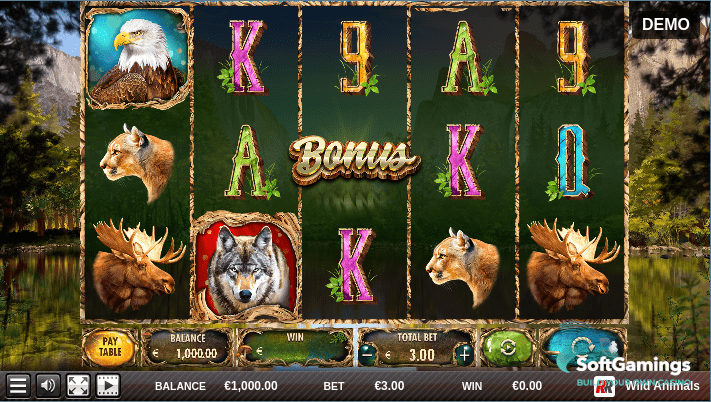Increase total bet with the plus button
Screen dimensions: 711x402
463,353
